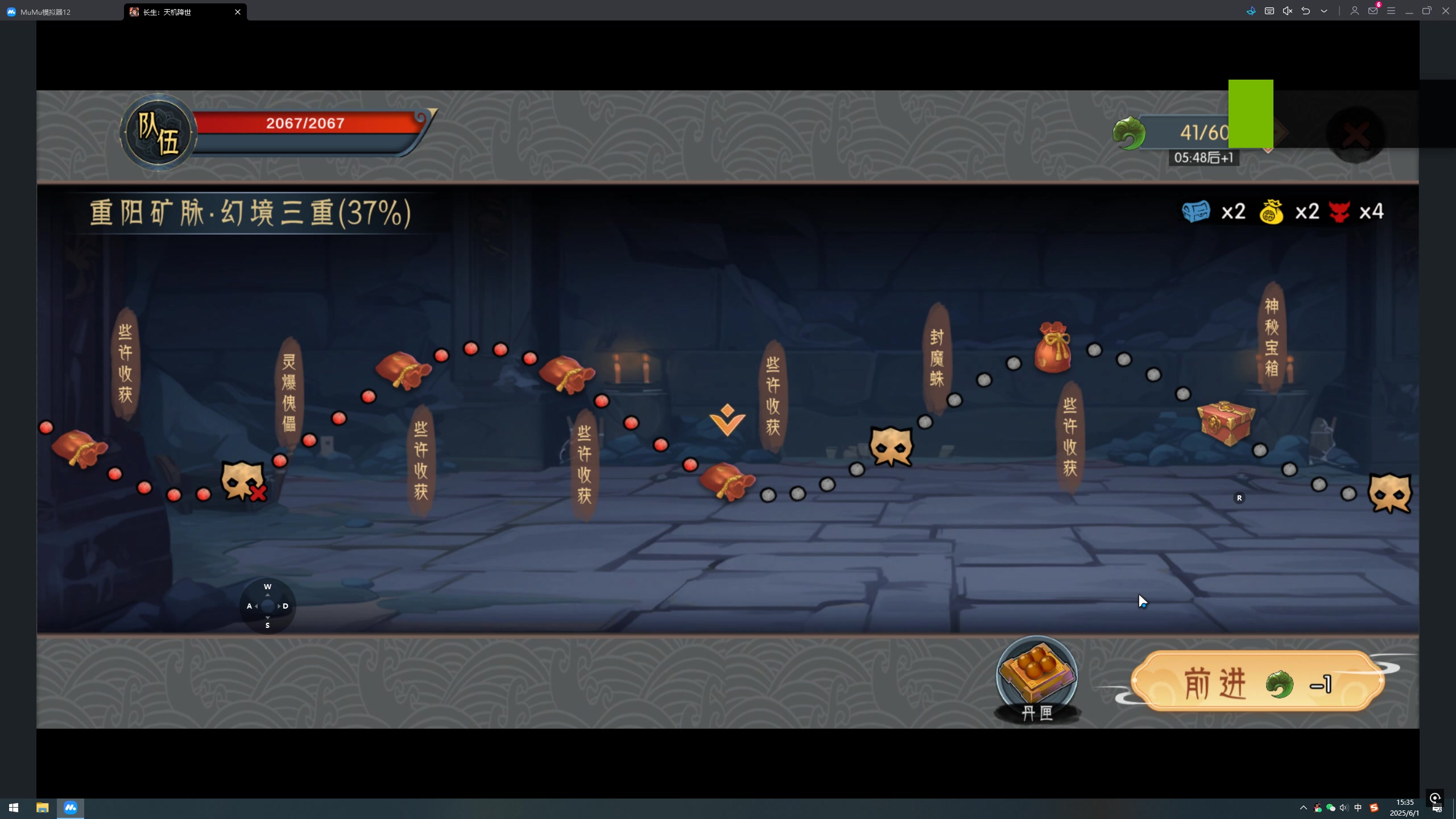Open the 队伍 team badge
The height and width of the screenshot is (819, 1456).
pos(158,134)
